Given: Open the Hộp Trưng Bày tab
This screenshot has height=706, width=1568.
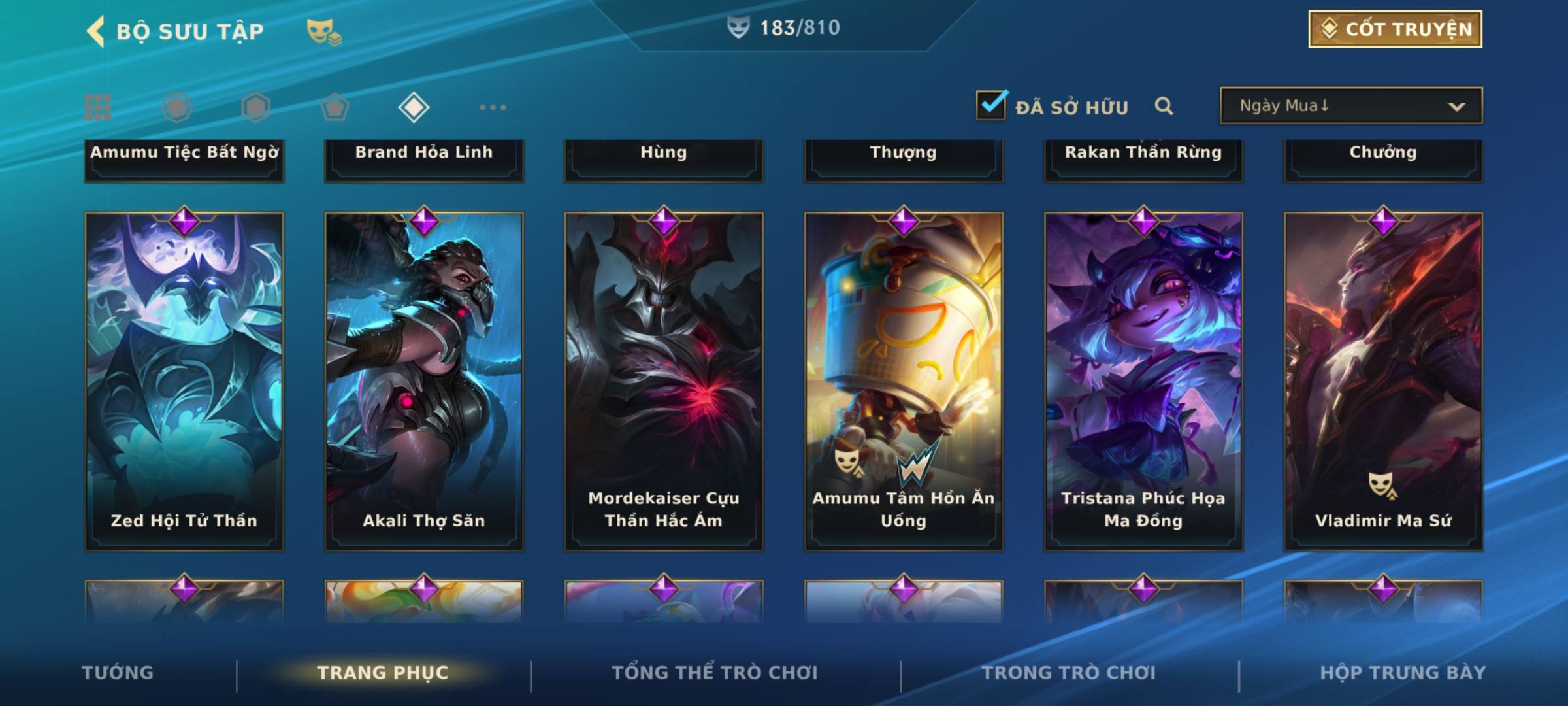Looking at the screenshot, I should [1403, 673].
